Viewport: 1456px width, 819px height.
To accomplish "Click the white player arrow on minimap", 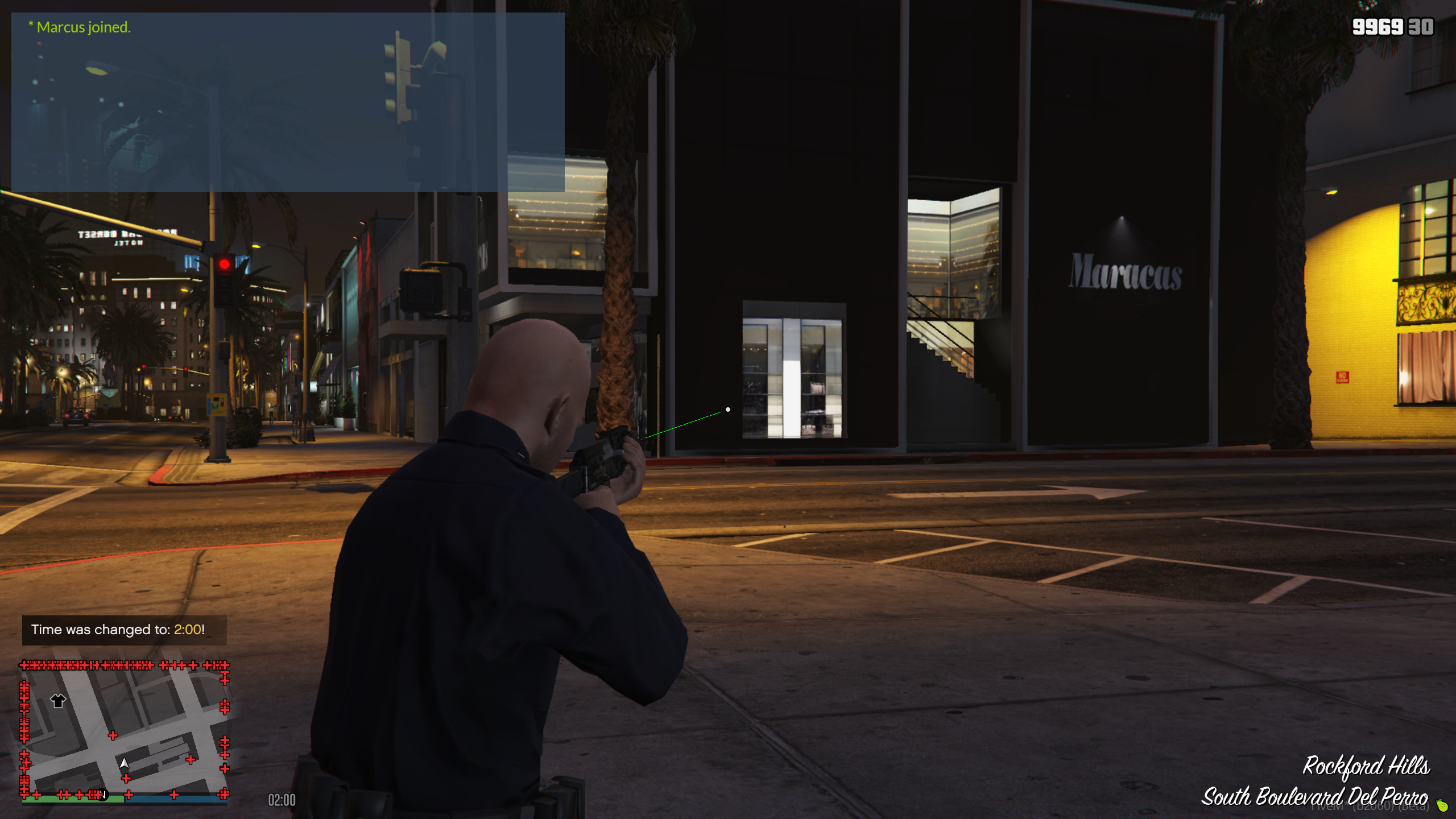I will (124, 763).
